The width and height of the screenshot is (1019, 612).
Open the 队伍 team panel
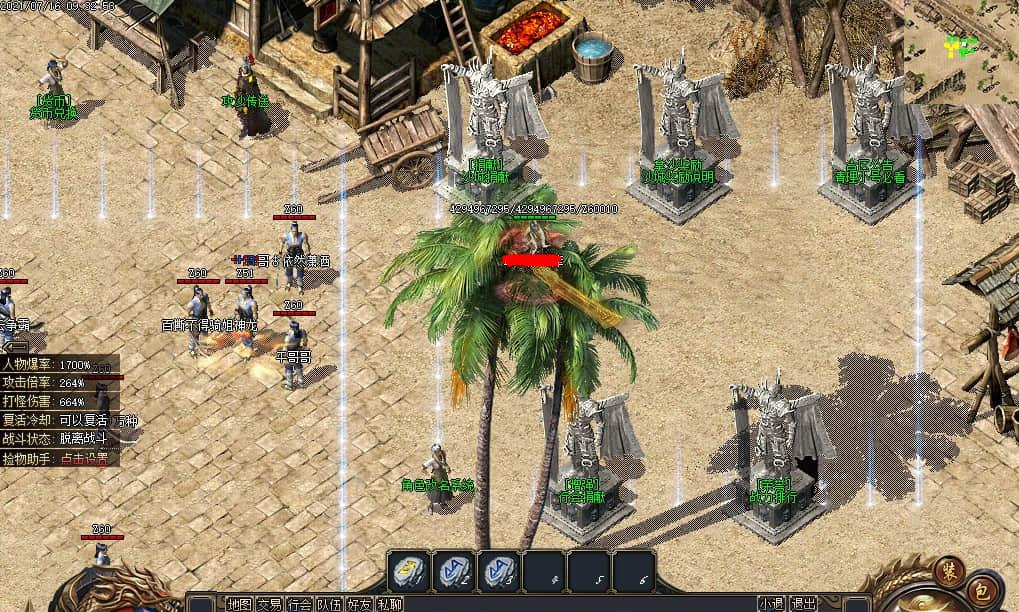(x=329, y=604)
